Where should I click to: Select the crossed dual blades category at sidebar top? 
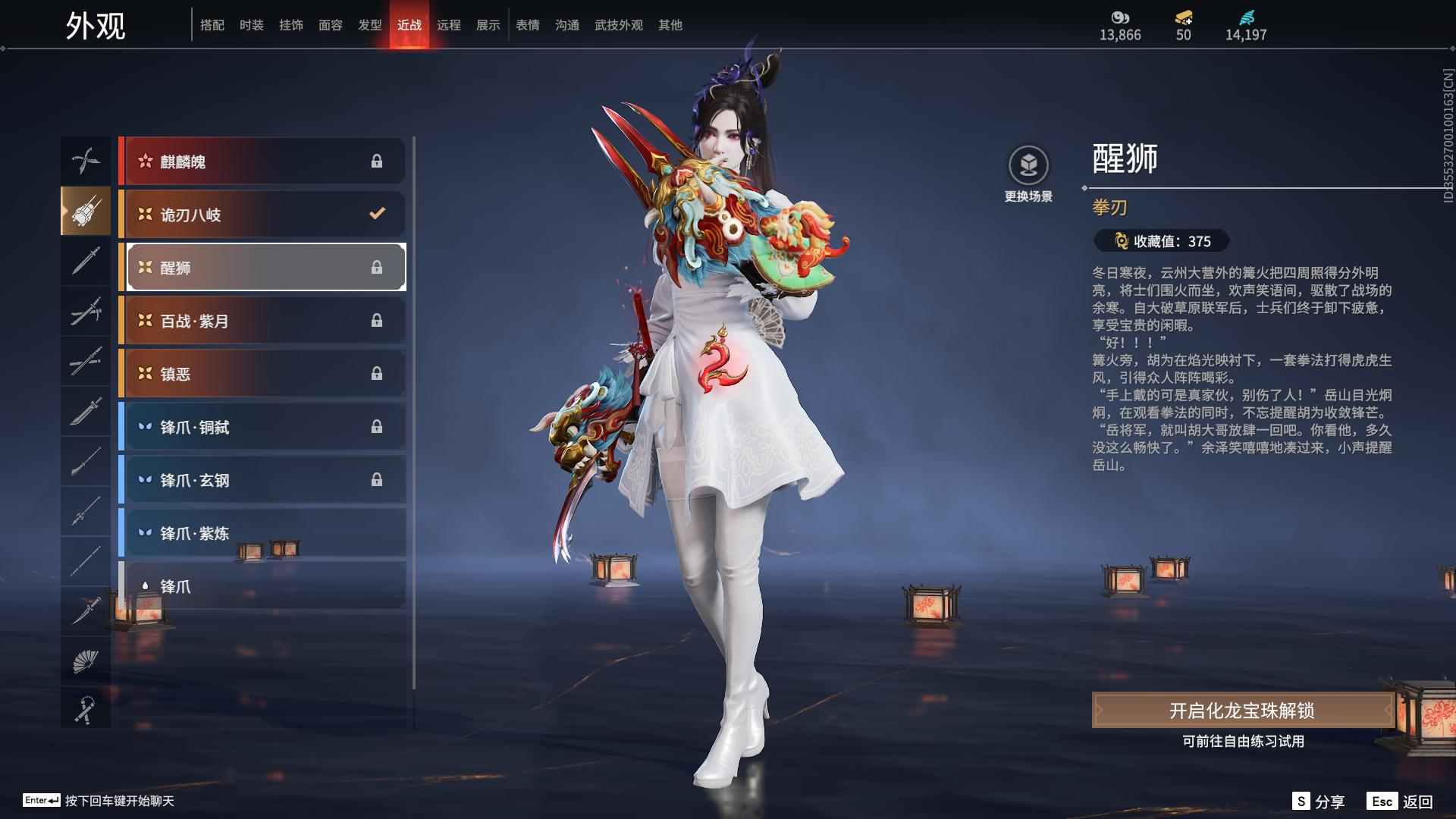(x=86, y=161)
